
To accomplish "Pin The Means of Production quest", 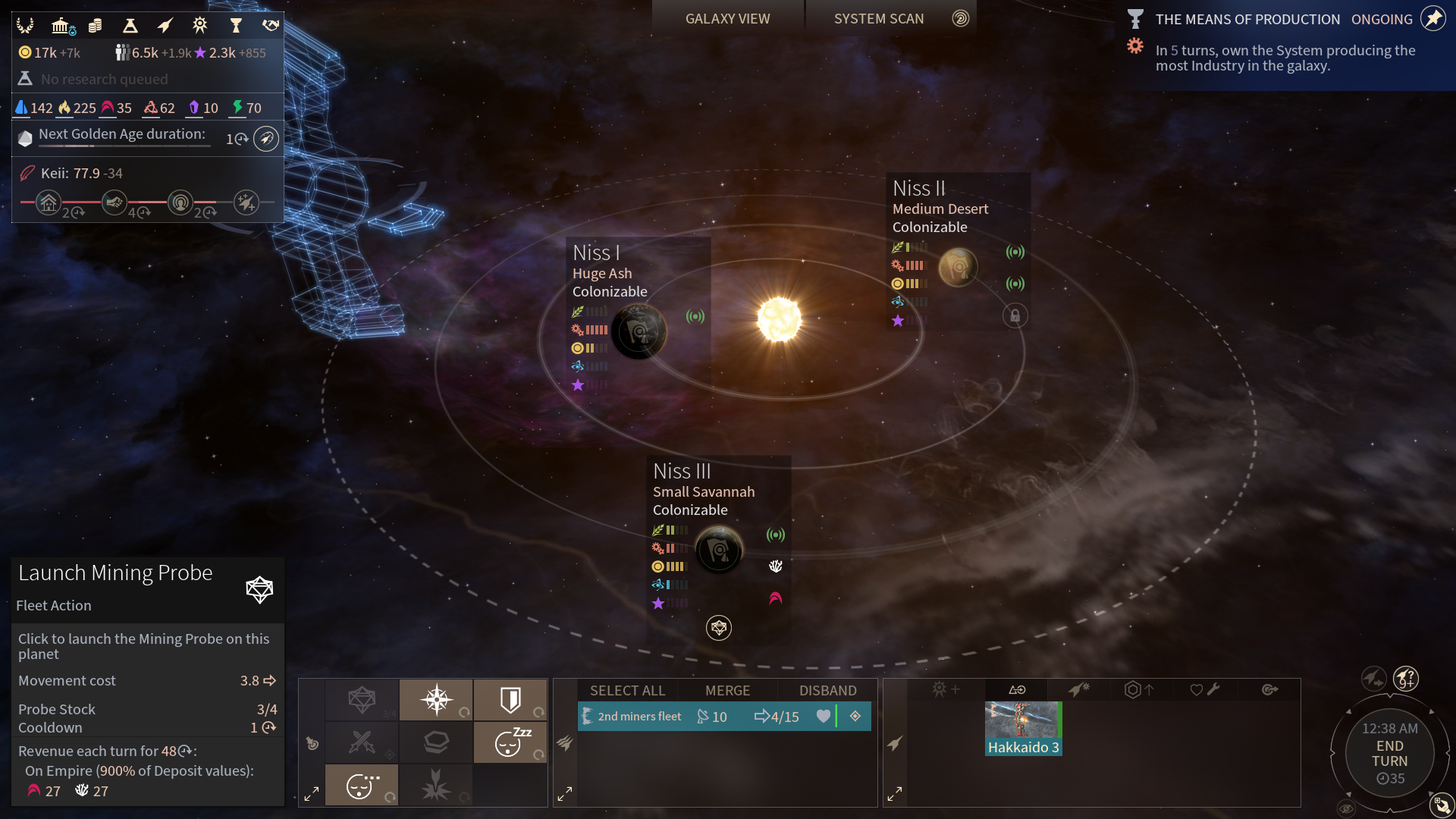I will 1433,18.
